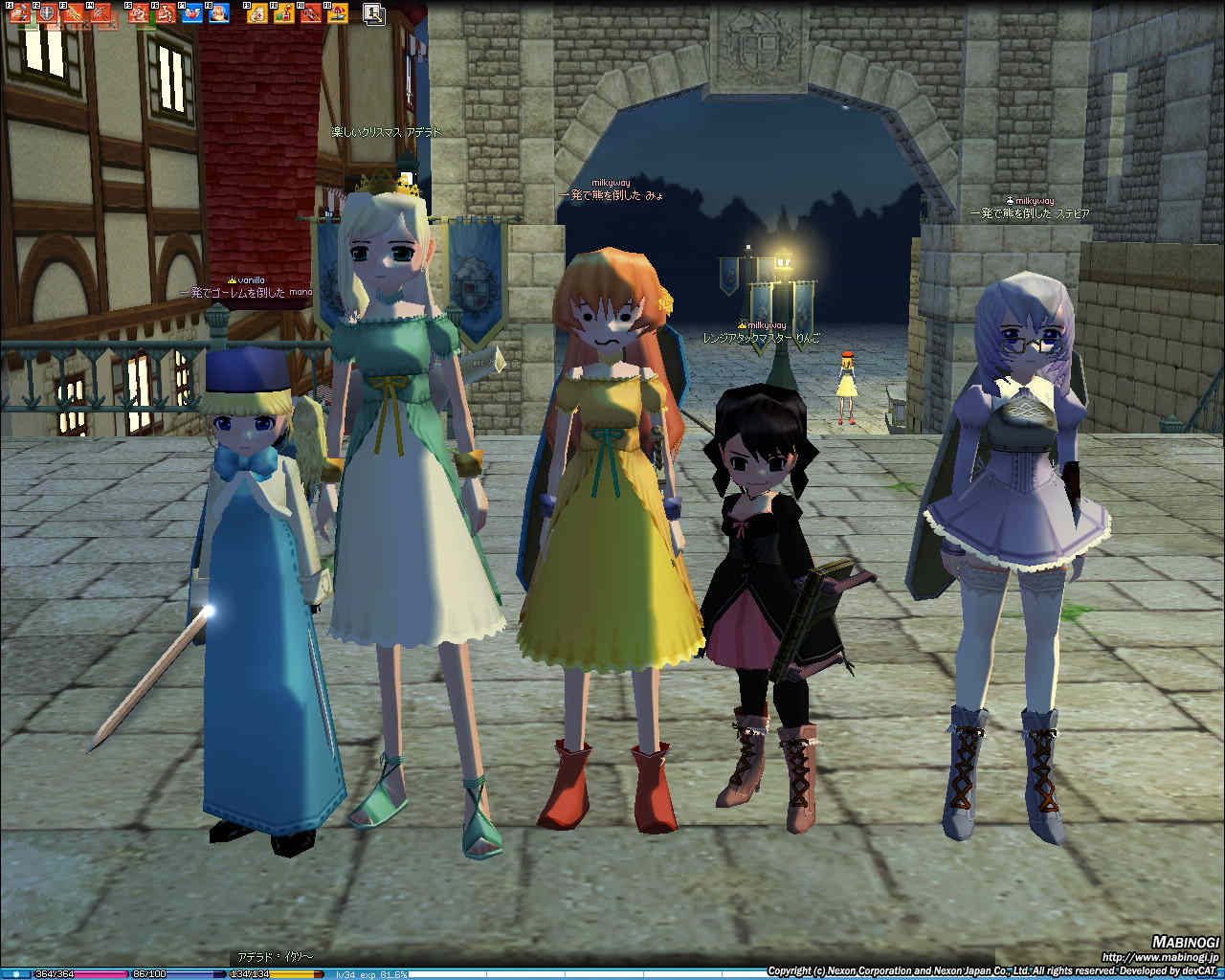Click the F12 yellow hotbar icon
This screenshot has height=980, width=1225.
pyautogui.click(x=337, y=13)
